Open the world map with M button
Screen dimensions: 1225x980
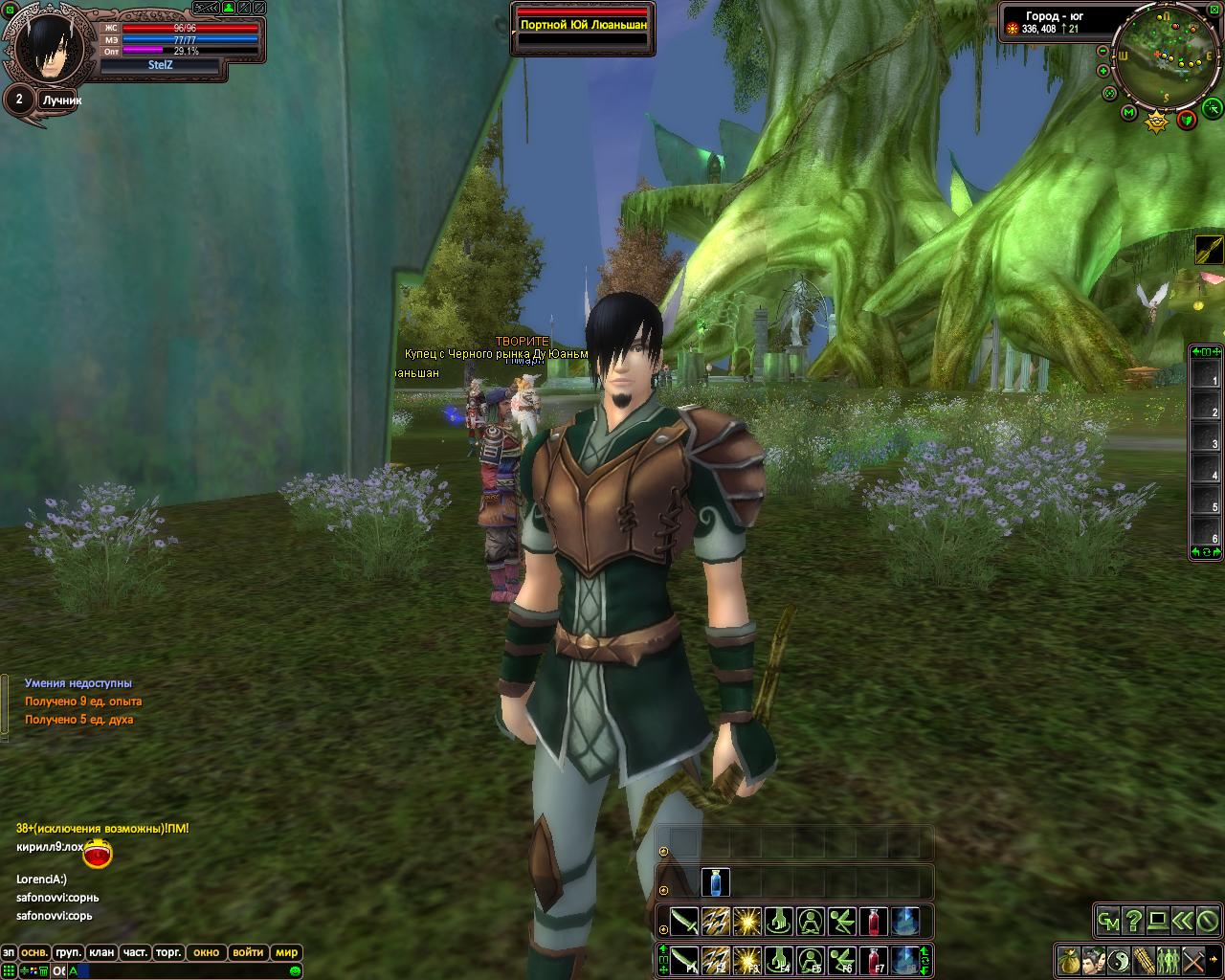point(1129,114)
